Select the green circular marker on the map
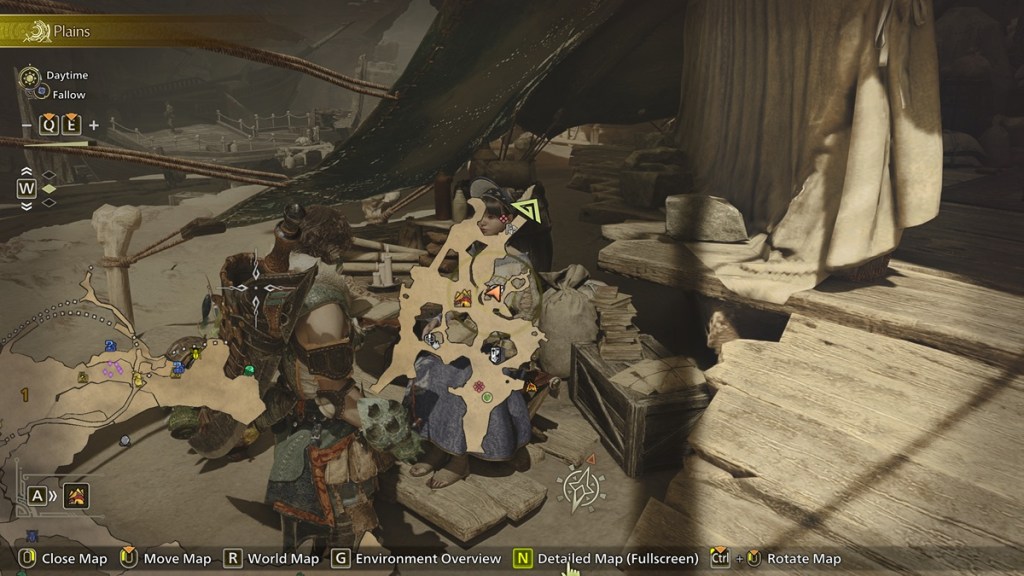Screen dimensions: 1024x576 487,397
